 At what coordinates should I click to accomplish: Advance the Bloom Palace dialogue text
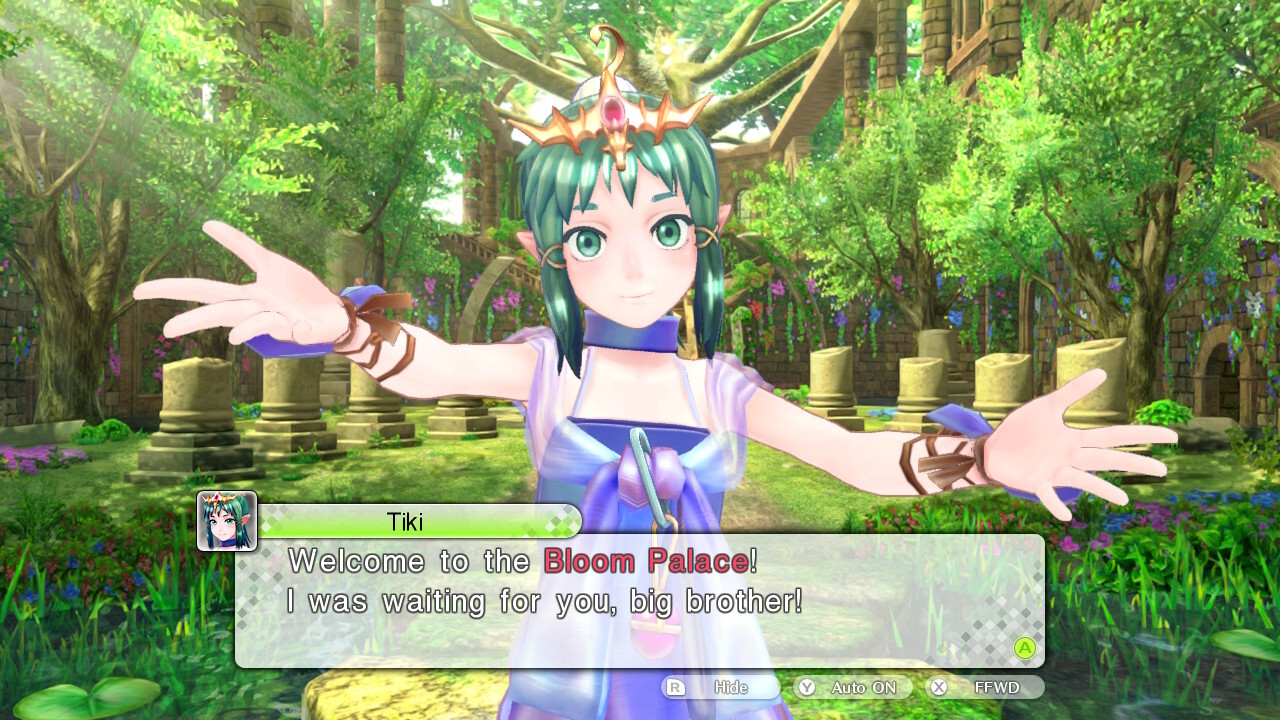tap(1024, 648)
